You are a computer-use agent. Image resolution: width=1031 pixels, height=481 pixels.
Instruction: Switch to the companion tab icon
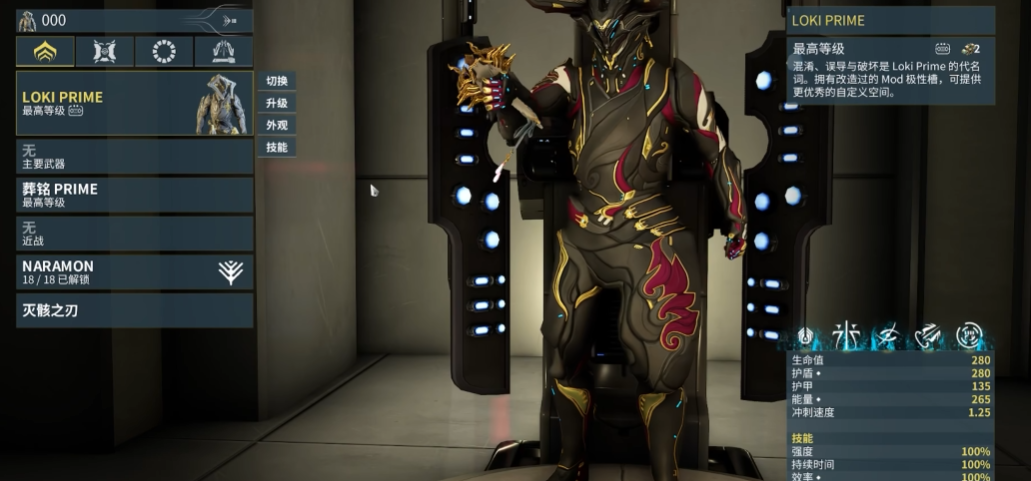click(x=105, y=52)
